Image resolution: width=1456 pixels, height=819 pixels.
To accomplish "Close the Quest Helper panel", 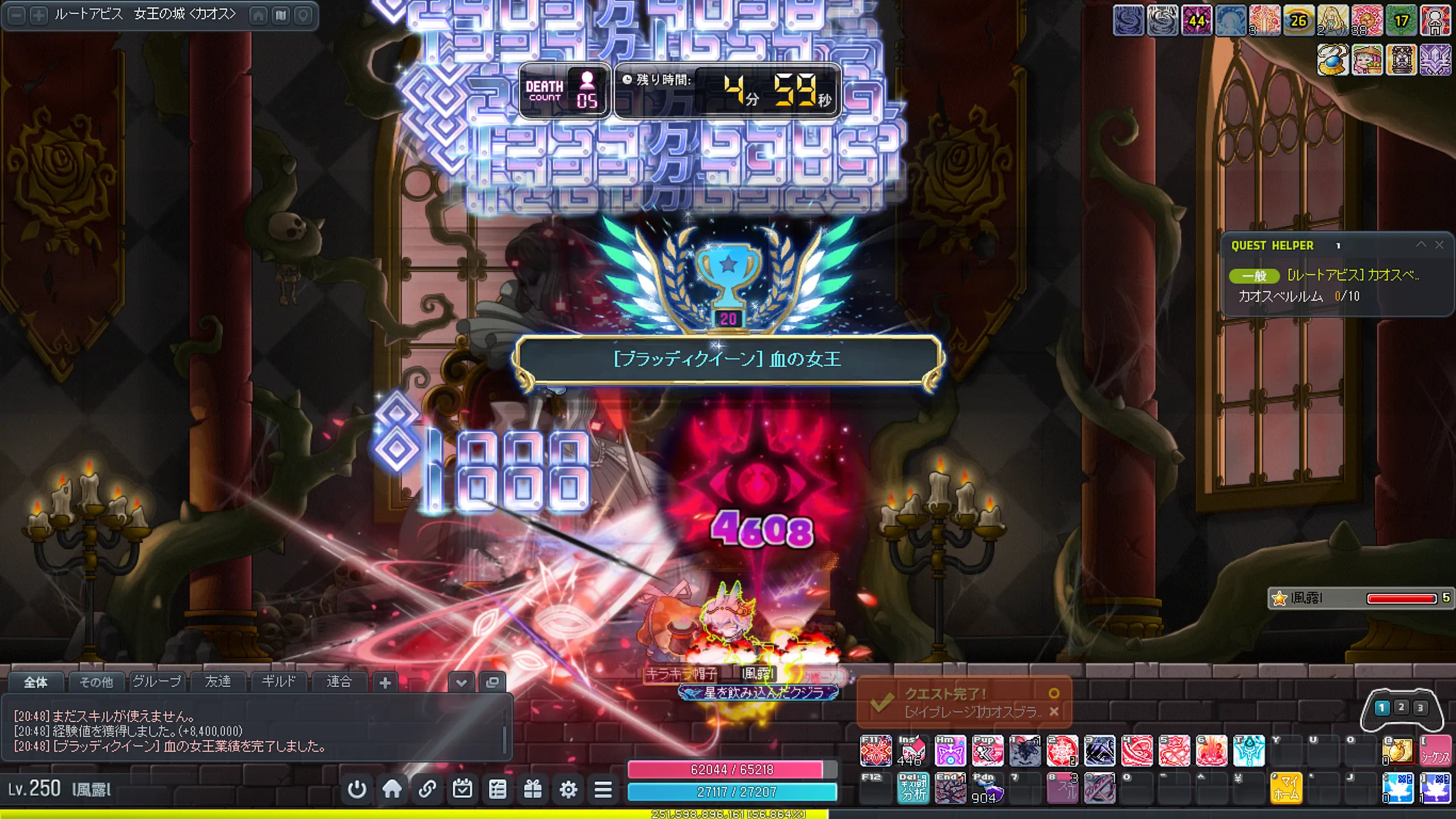I will click(x=1440, y=245).
